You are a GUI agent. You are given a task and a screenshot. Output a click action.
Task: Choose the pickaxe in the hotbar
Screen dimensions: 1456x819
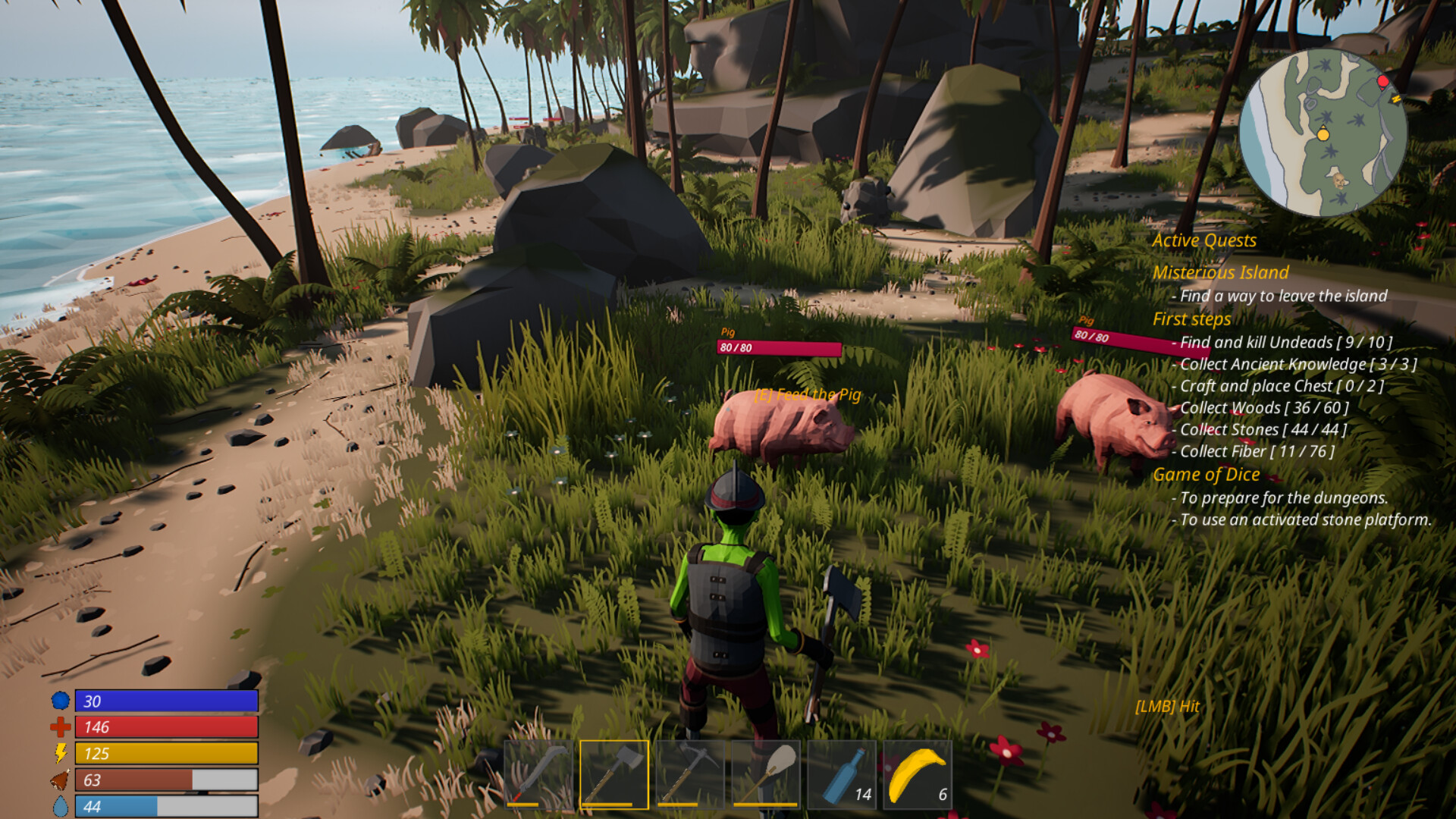[x=690, y=774]
